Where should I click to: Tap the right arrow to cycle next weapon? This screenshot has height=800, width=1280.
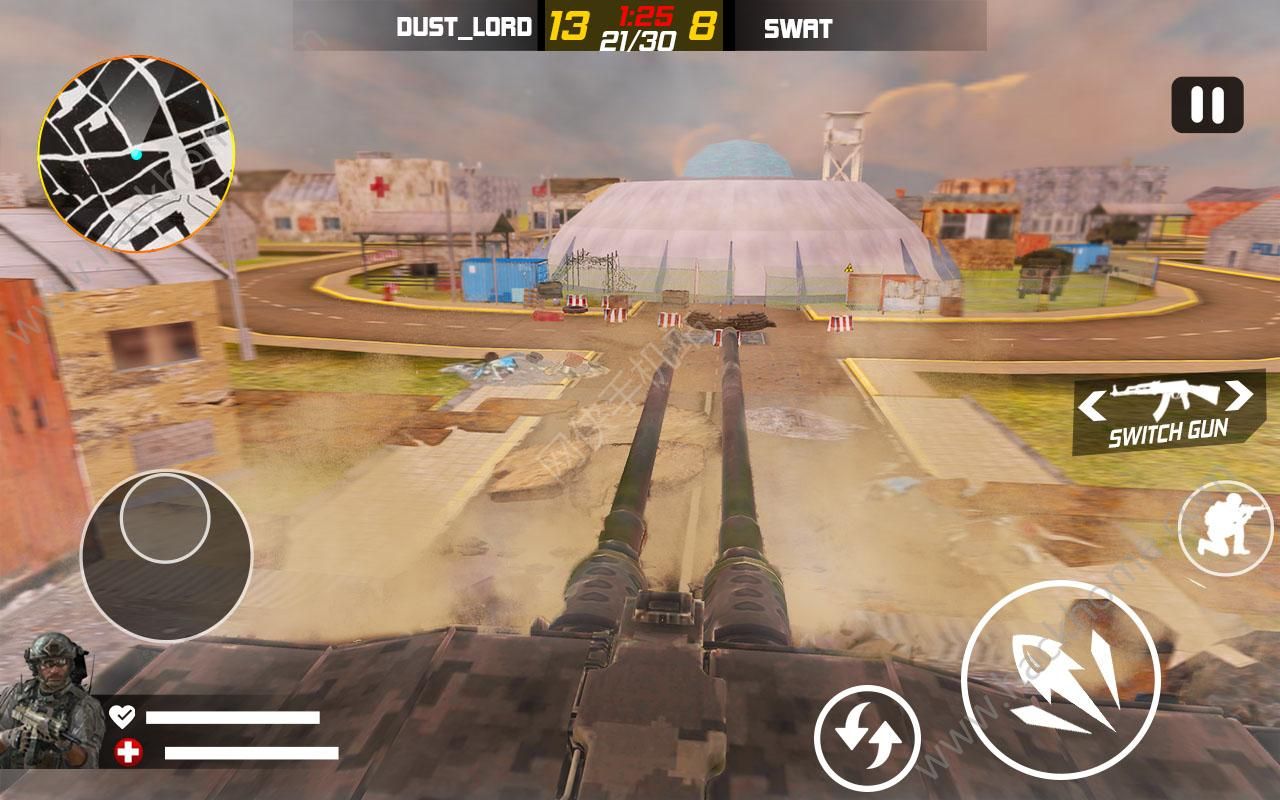pyautogui.click(x=1240, y=399)
